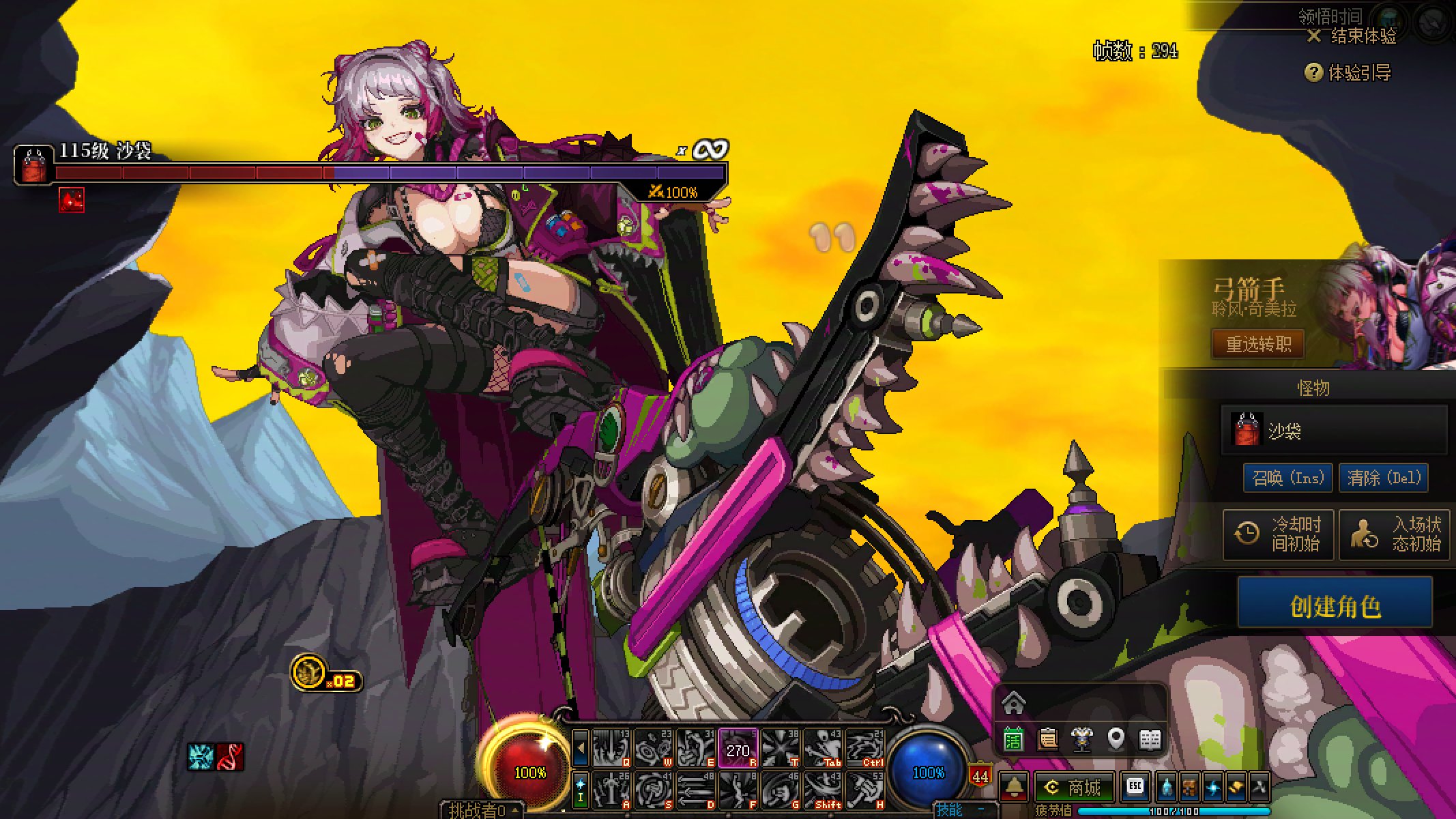
Task: Open the 体验引导 trial guide
Action: click(x=1348, y=72)
